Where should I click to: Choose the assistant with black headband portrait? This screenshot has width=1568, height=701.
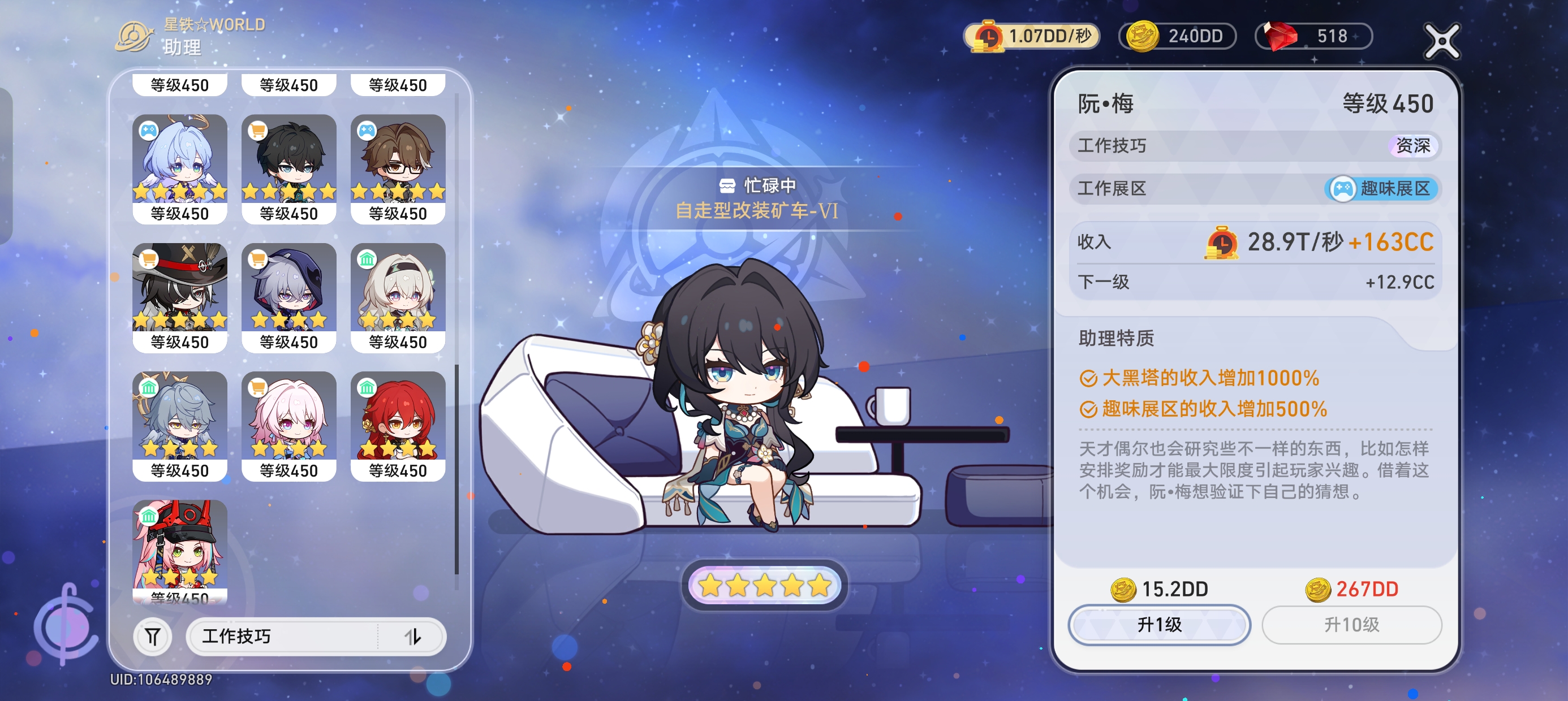coord(398,287)
